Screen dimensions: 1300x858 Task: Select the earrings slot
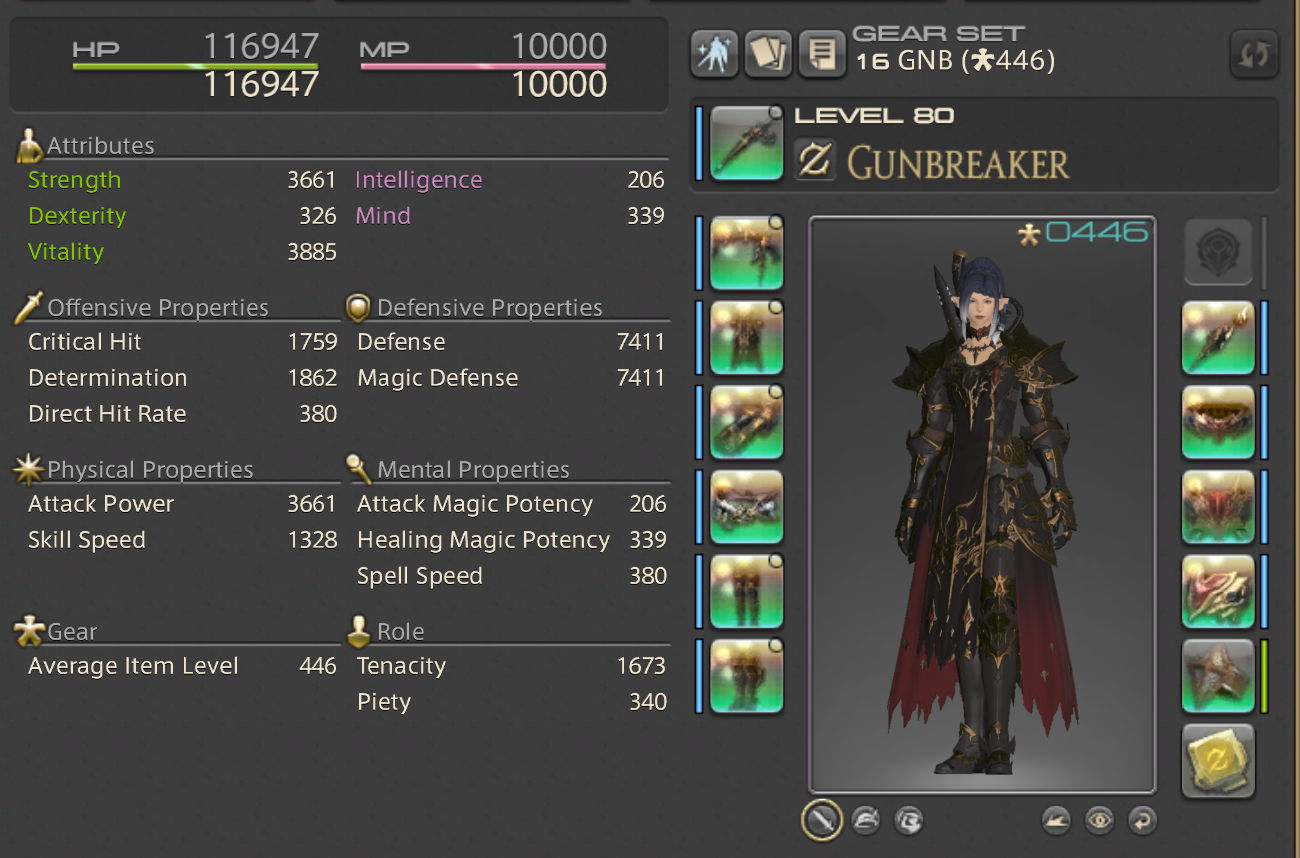(1217, 337)
